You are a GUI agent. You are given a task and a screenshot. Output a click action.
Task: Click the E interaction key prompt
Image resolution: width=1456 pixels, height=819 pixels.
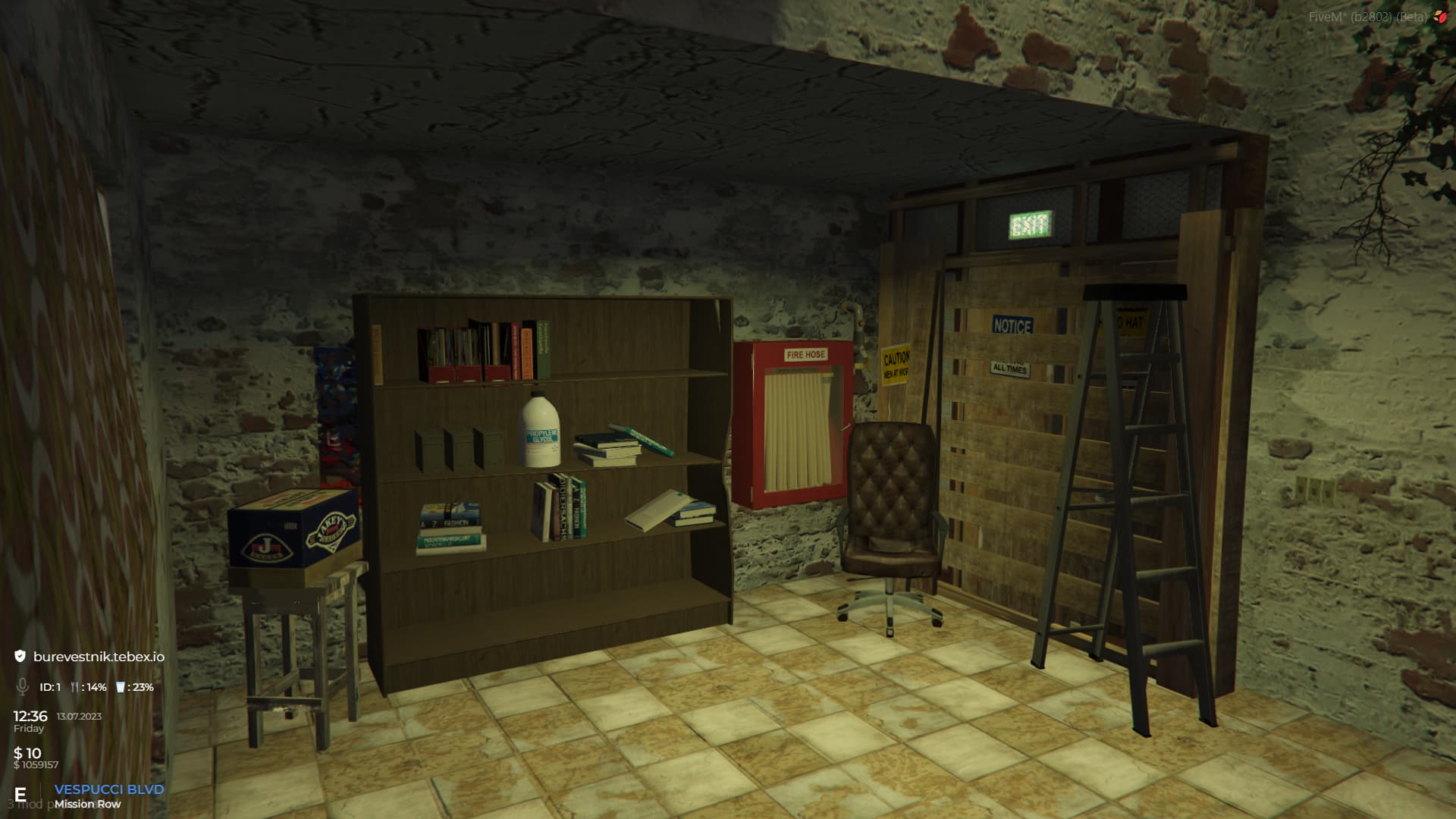pyautogui.click(x=20, y=793)
